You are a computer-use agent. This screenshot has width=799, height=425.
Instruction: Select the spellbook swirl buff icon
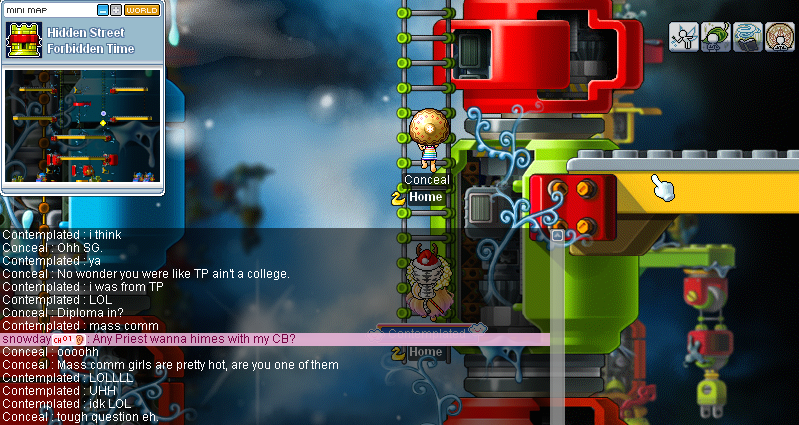[748, 37]
